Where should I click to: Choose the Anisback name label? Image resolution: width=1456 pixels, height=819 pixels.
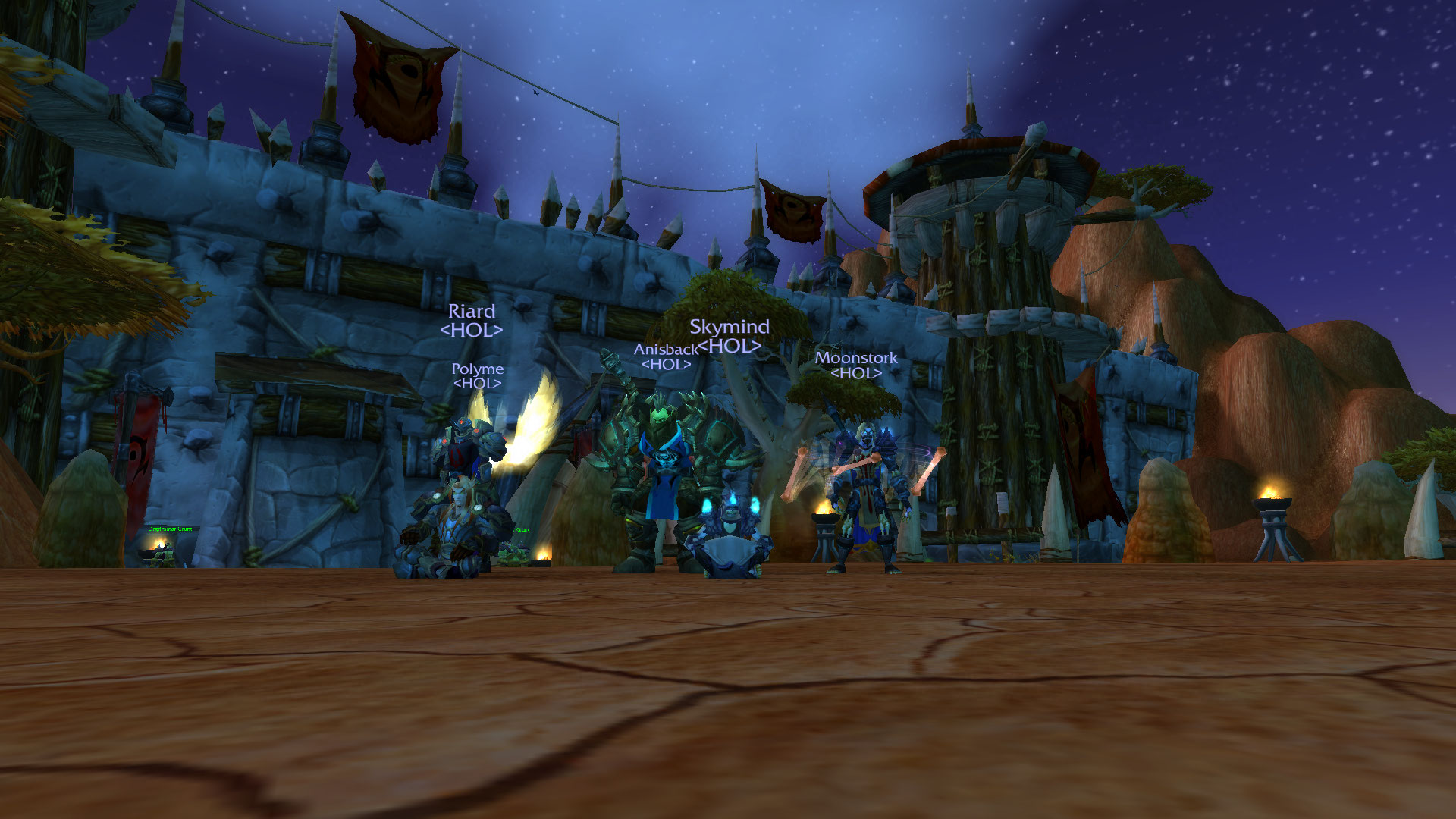(665, 350)
